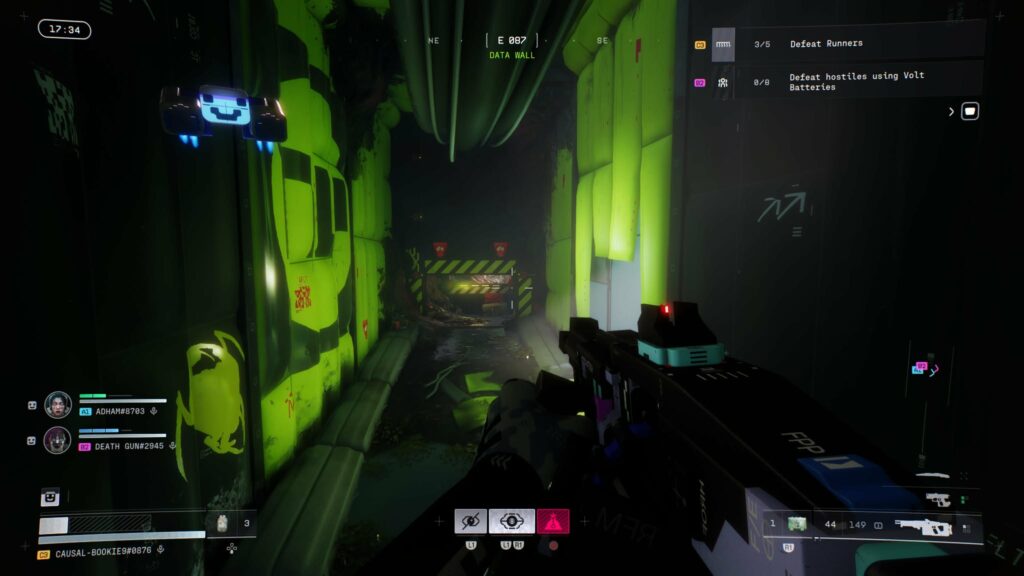
Task: Select the green ammo box icon
Action: (796, 524)
